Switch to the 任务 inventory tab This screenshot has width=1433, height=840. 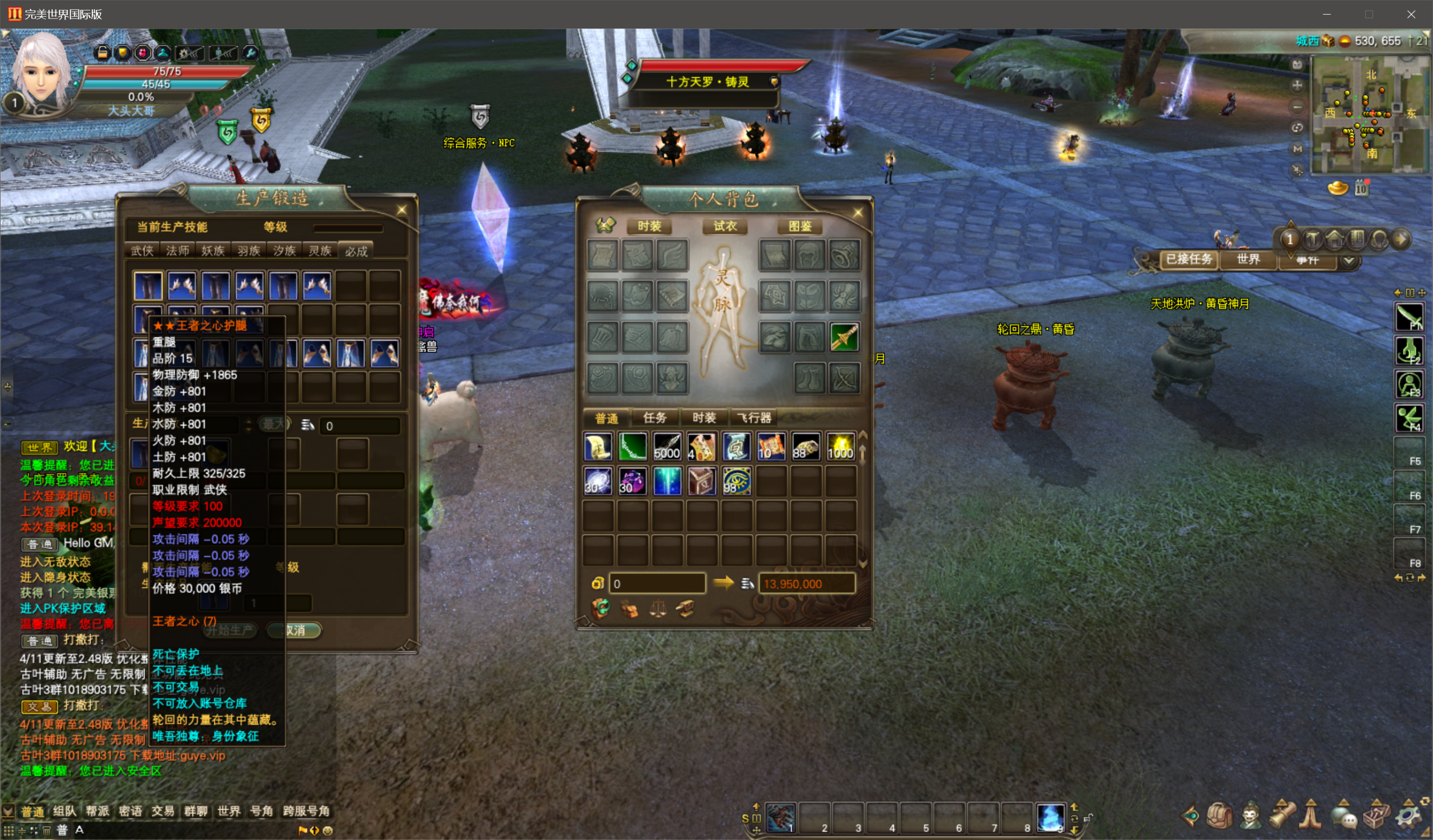[x=654, y=417]
